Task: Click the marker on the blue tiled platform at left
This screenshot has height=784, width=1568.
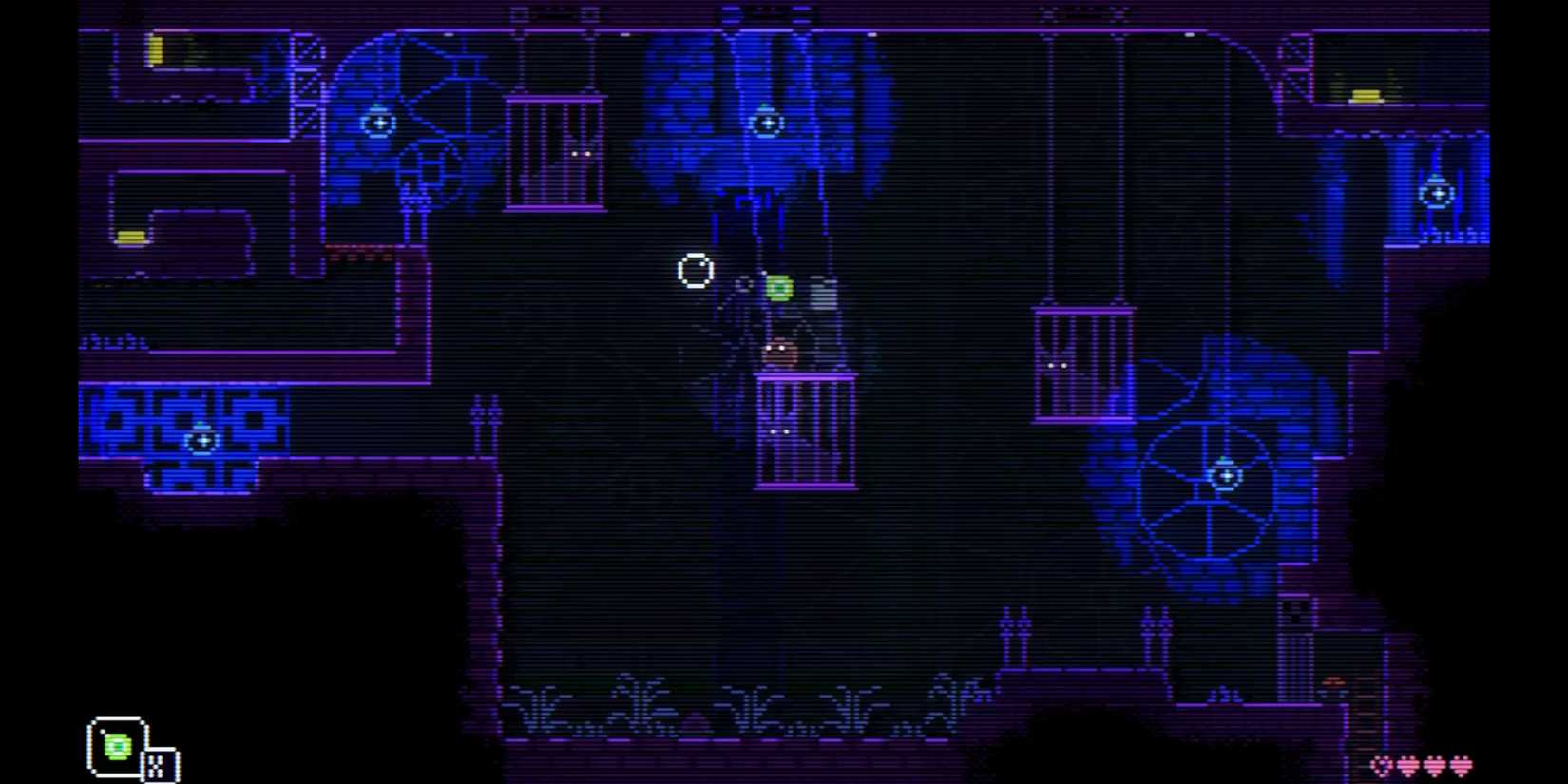Action: pyautogui.click(x=202, y=440)
